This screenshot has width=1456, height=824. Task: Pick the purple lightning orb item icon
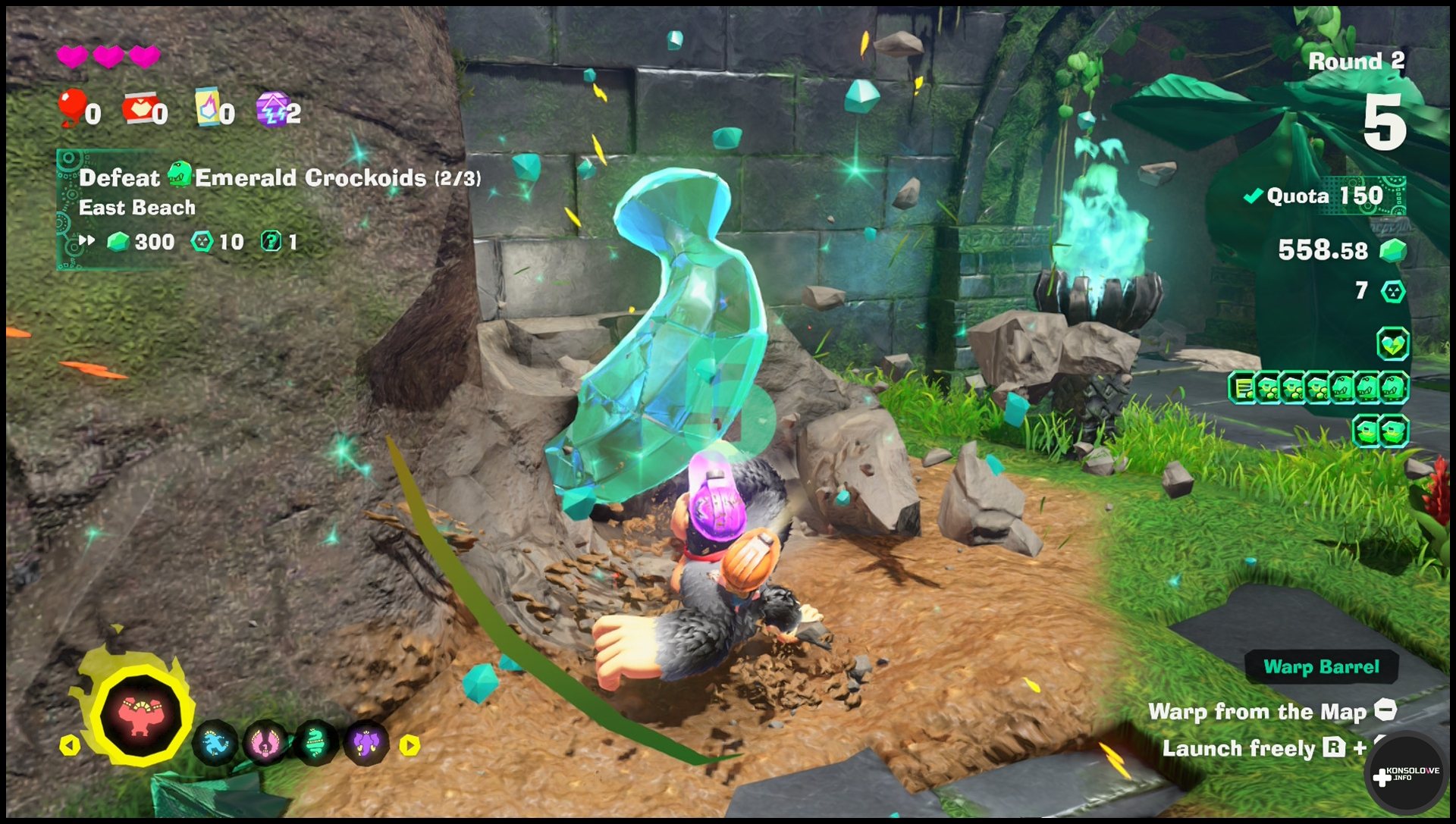click(x=271, y=108)
